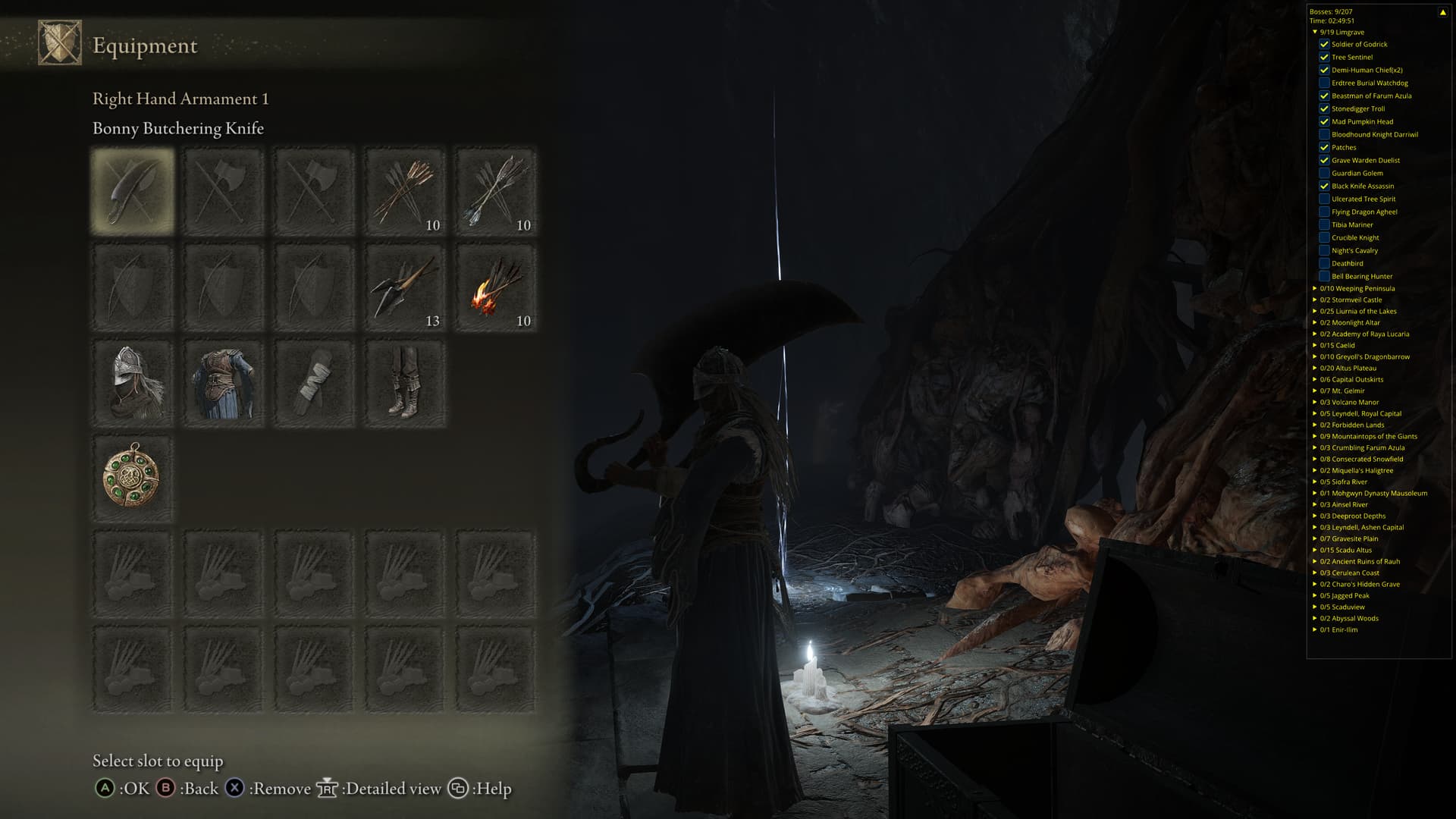
Task: Toggle the Flying Dragon Agheel checkbox
Action: pyautogui.click(x=1324, y=212)
